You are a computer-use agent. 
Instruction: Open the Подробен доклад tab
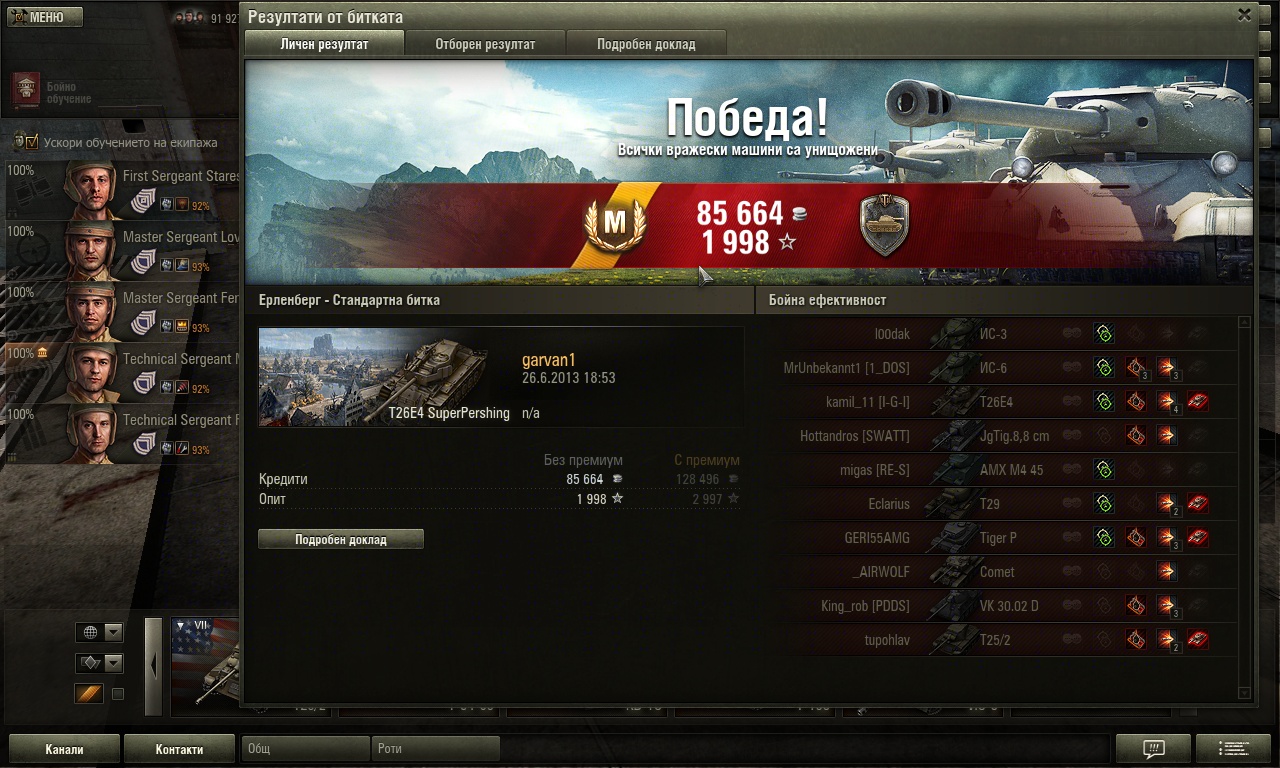(646, 44)
